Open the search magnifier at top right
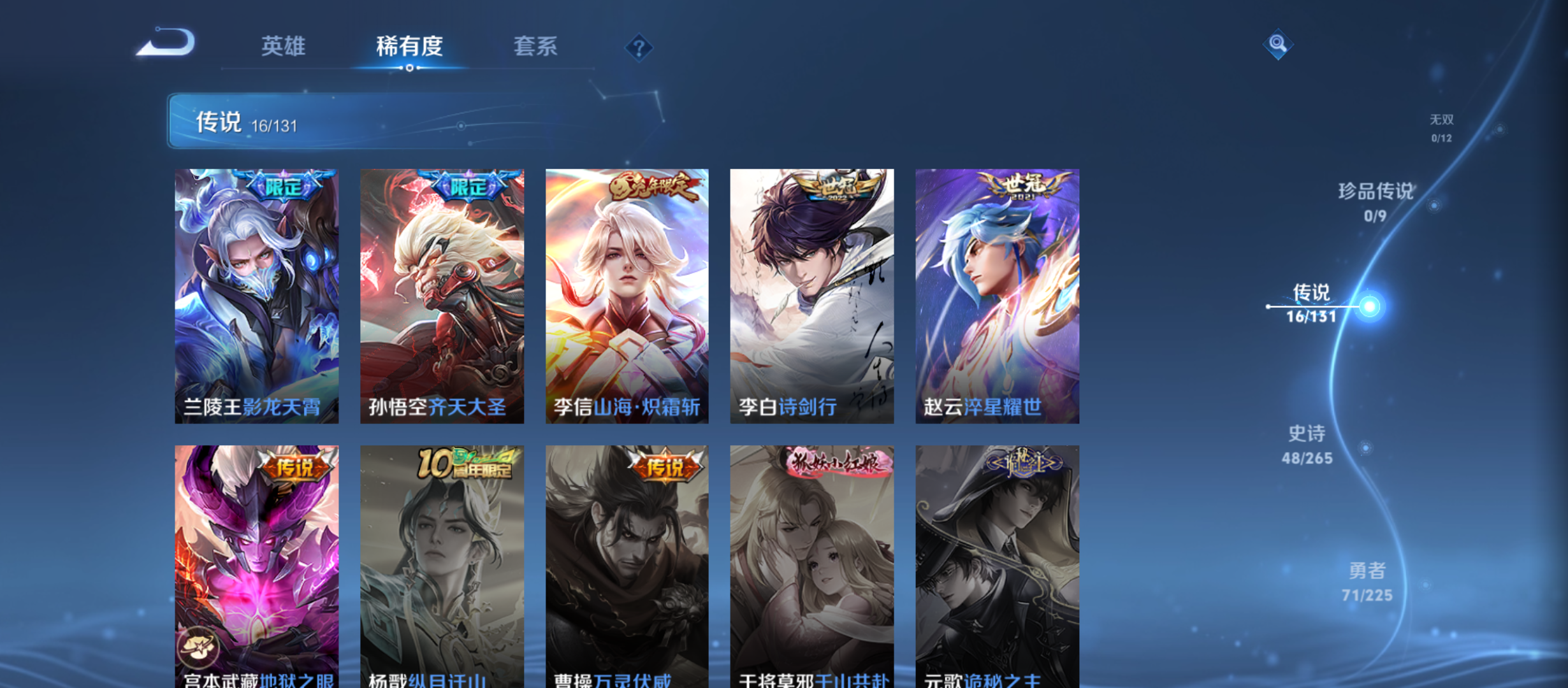 [1279, 45]
